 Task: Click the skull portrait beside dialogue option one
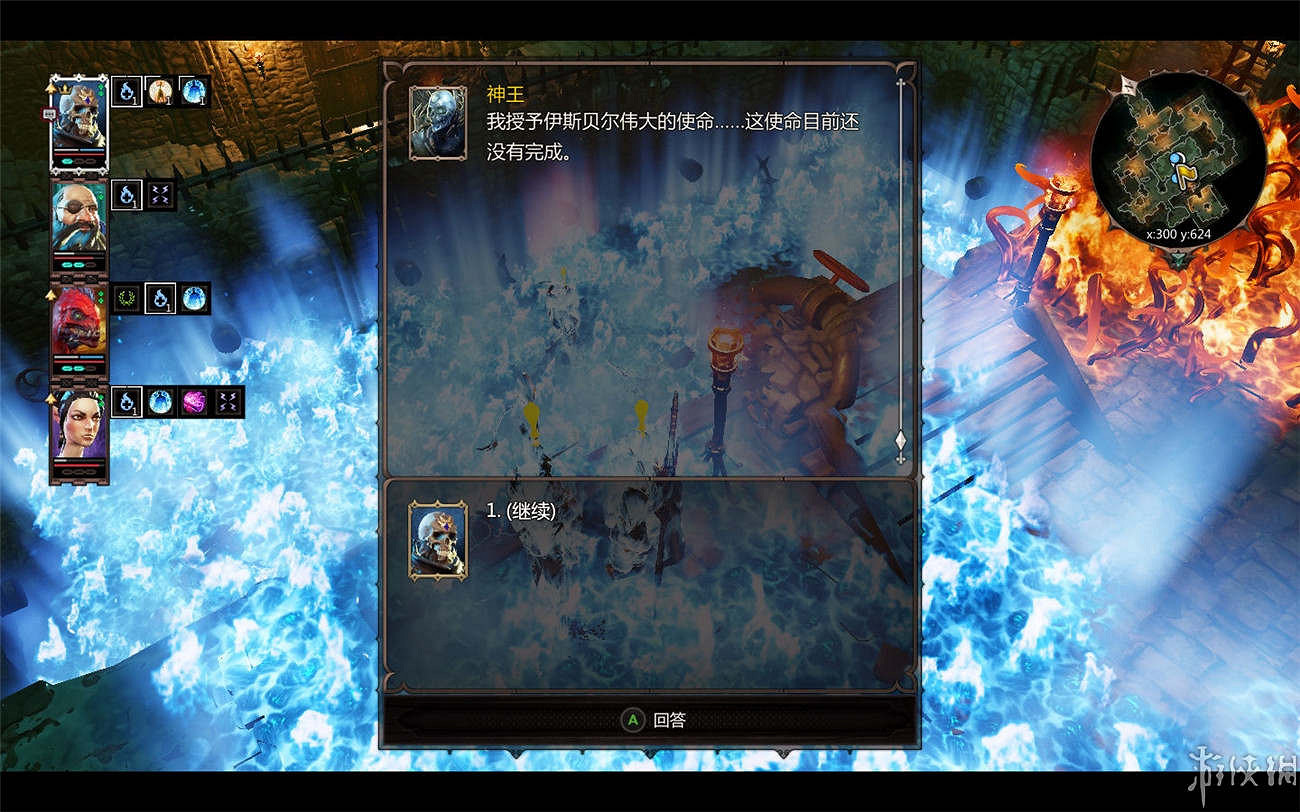coord(437,540)
